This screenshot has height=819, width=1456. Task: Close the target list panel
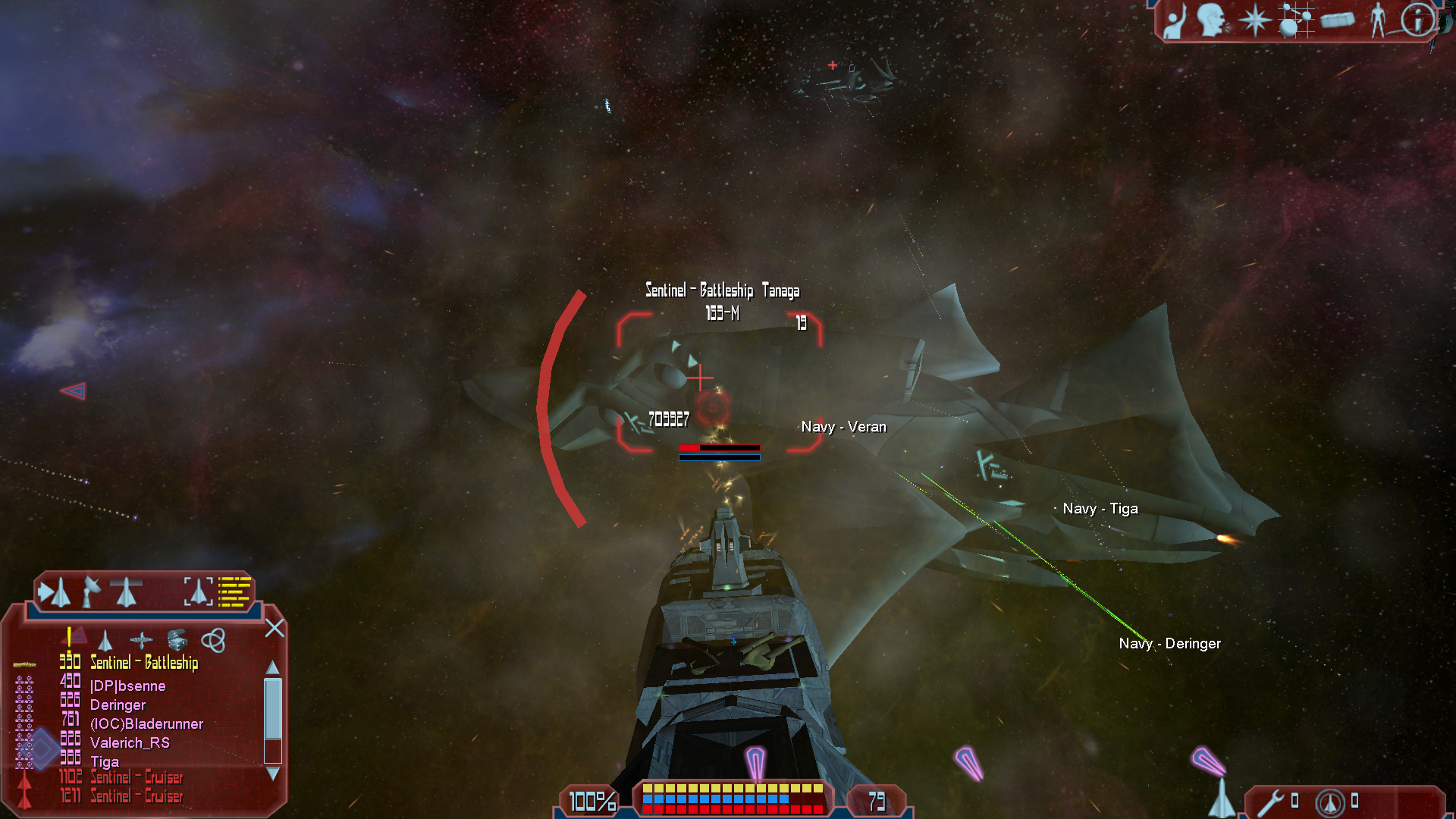click(x=275, y=628)
